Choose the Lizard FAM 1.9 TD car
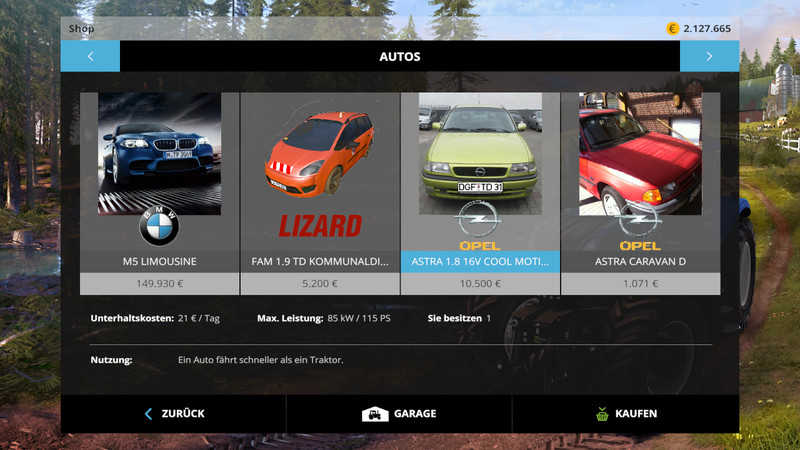 click(320, 185)
